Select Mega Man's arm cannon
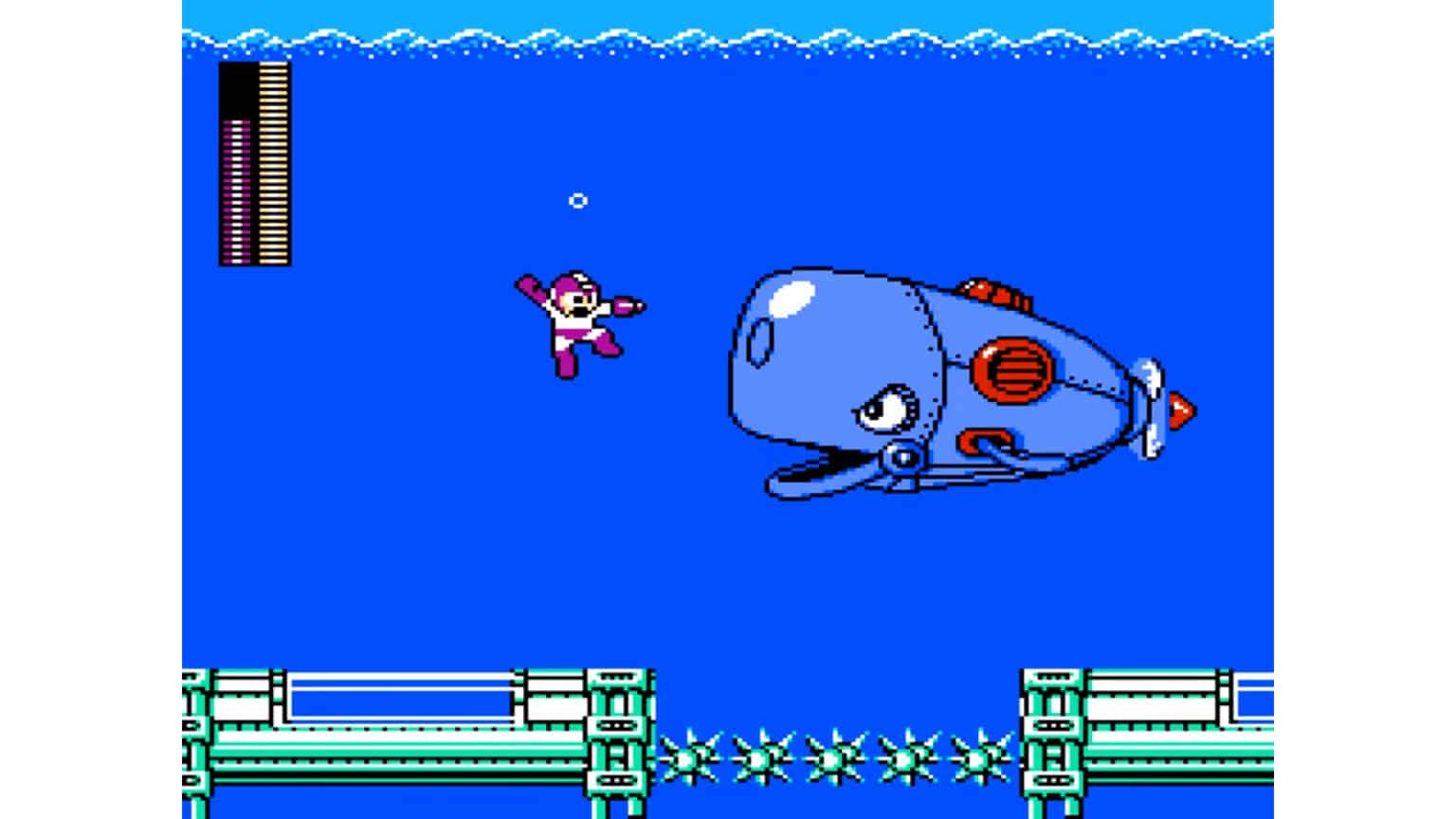Screen dimensions: 1456x819 click(x=624, y=305)
